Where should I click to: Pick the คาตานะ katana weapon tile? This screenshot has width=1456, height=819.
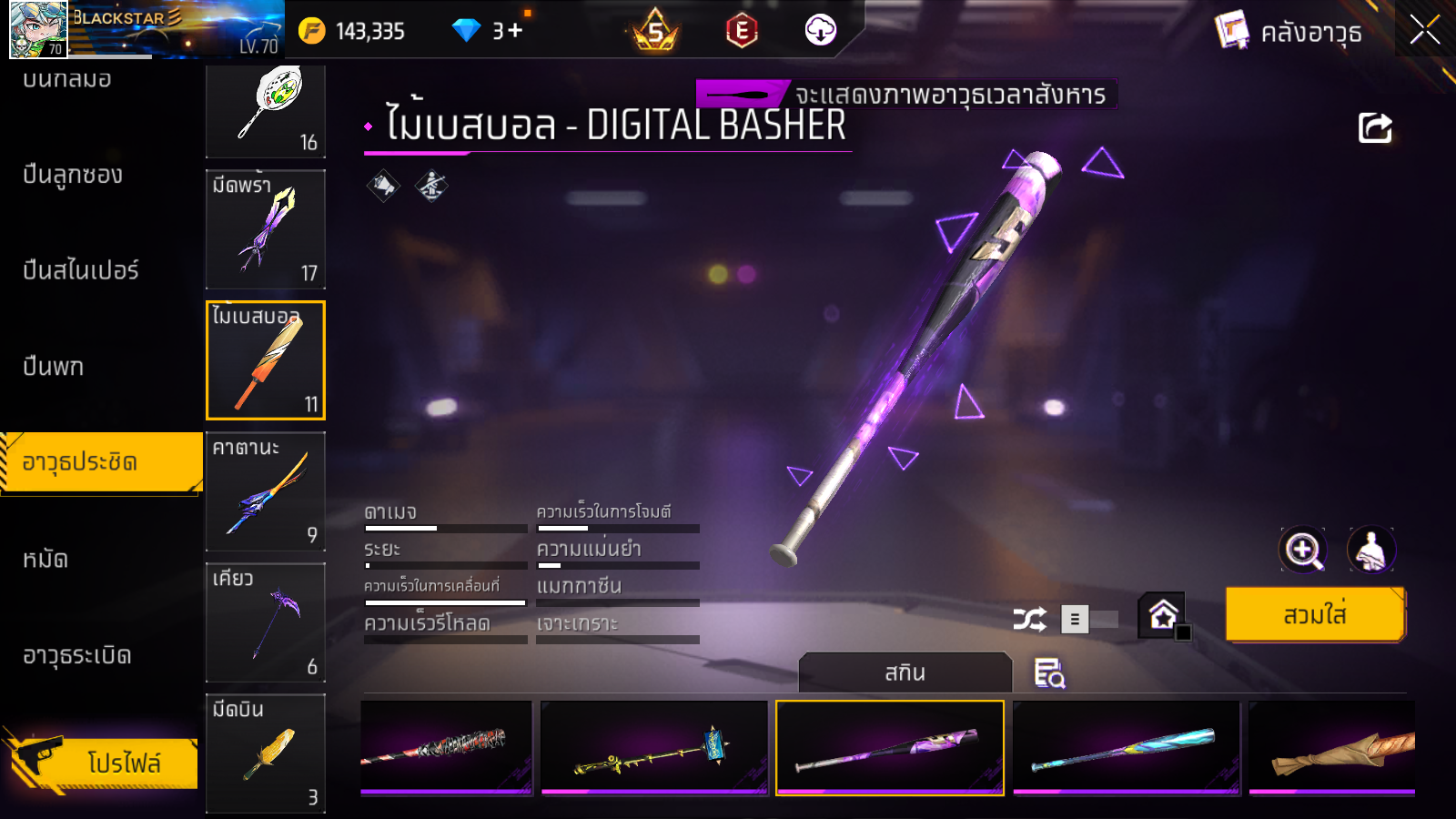(266, 491)
